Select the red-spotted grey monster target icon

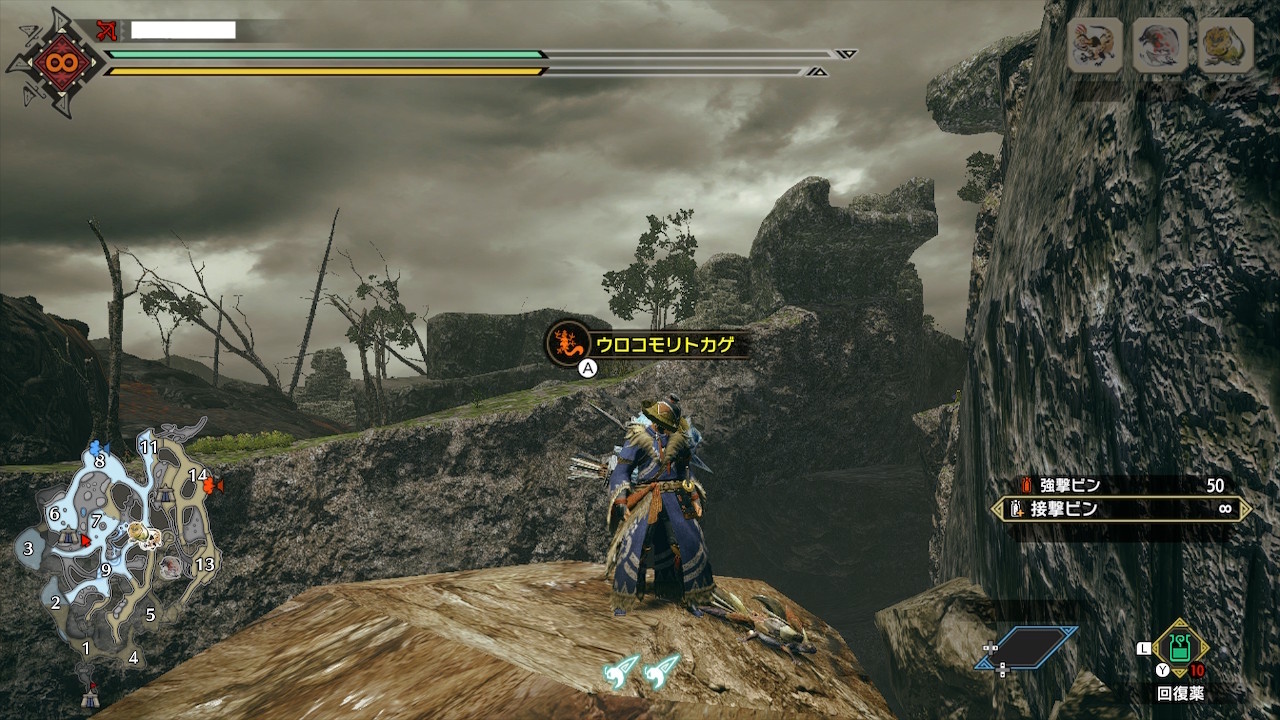(1160, 45)
